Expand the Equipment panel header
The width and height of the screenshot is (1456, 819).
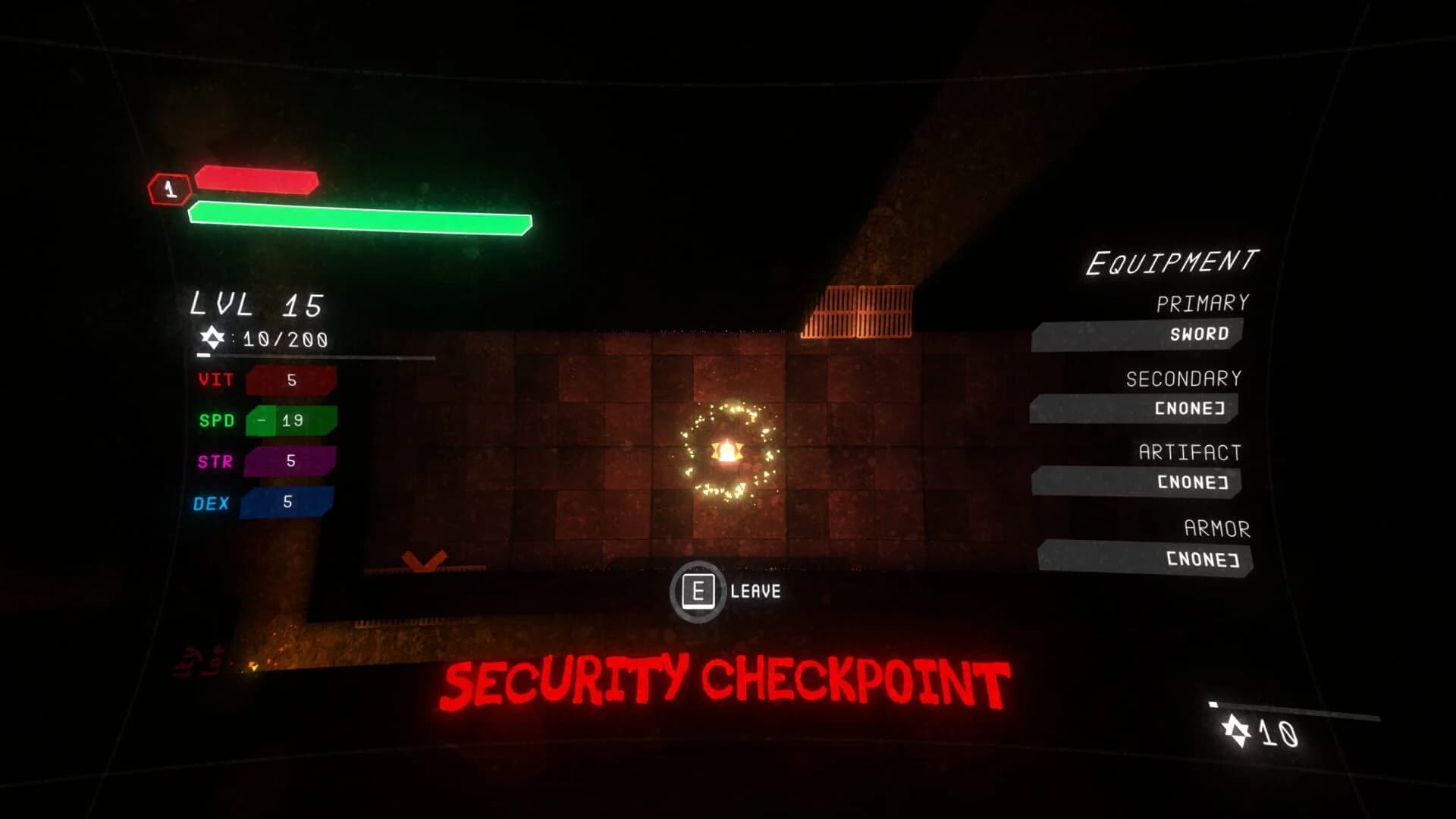pos(1172,260)
